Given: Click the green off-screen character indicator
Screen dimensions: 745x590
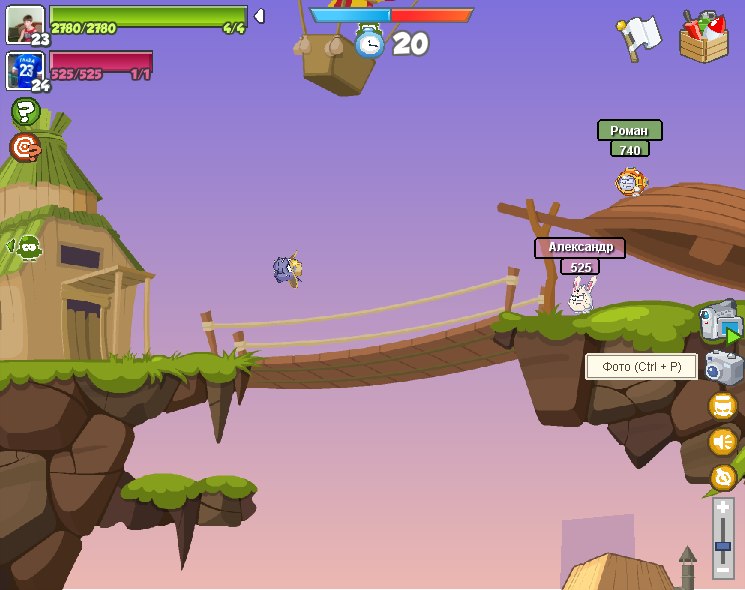Looking at the screenshot, I should (27, 246).
